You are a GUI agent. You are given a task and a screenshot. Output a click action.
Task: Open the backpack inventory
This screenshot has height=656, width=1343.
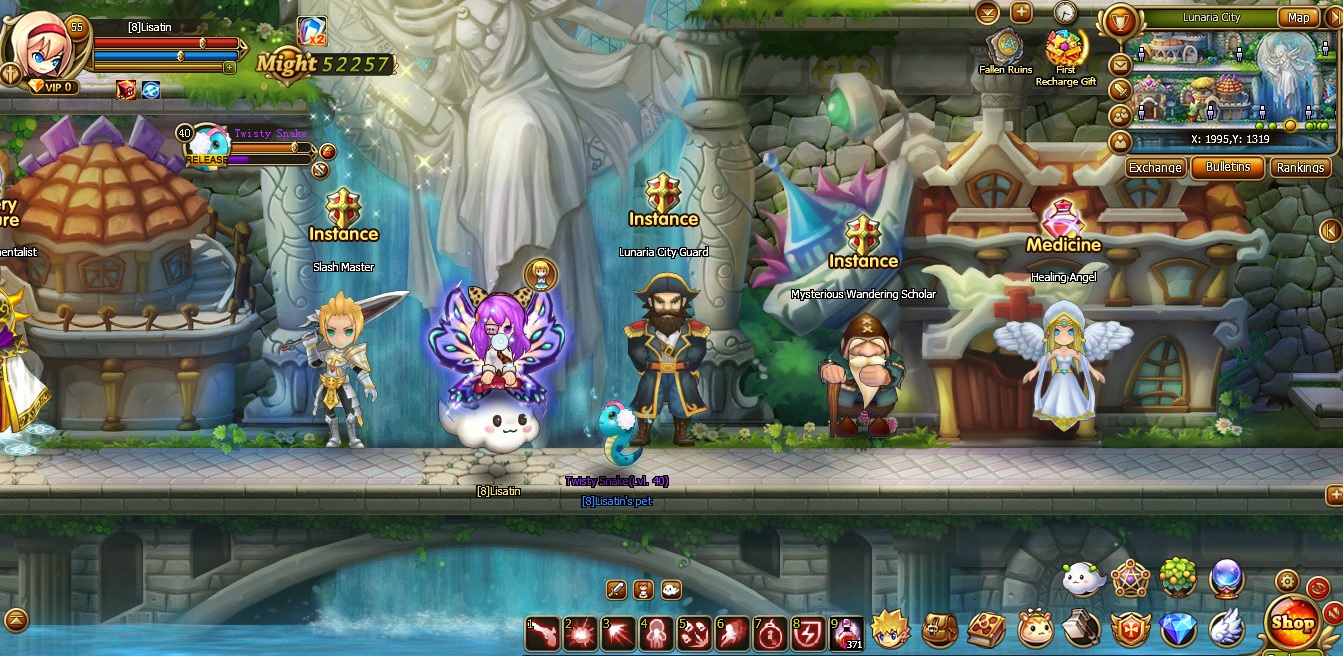pyautogui.click(x=940, y=630)
